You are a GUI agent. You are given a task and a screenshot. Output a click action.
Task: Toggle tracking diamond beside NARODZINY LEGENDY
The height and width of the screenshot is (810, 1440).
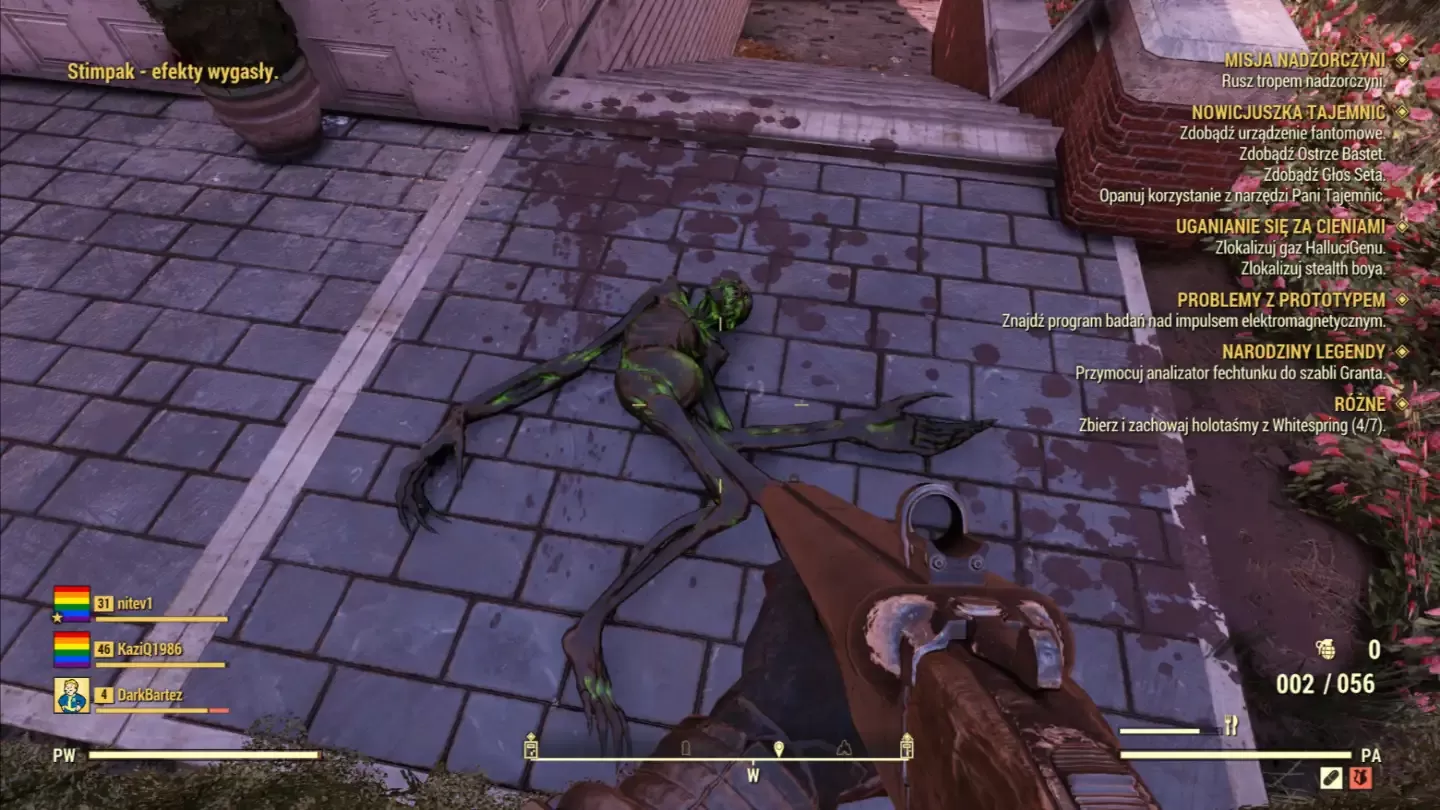point(1406,351)
